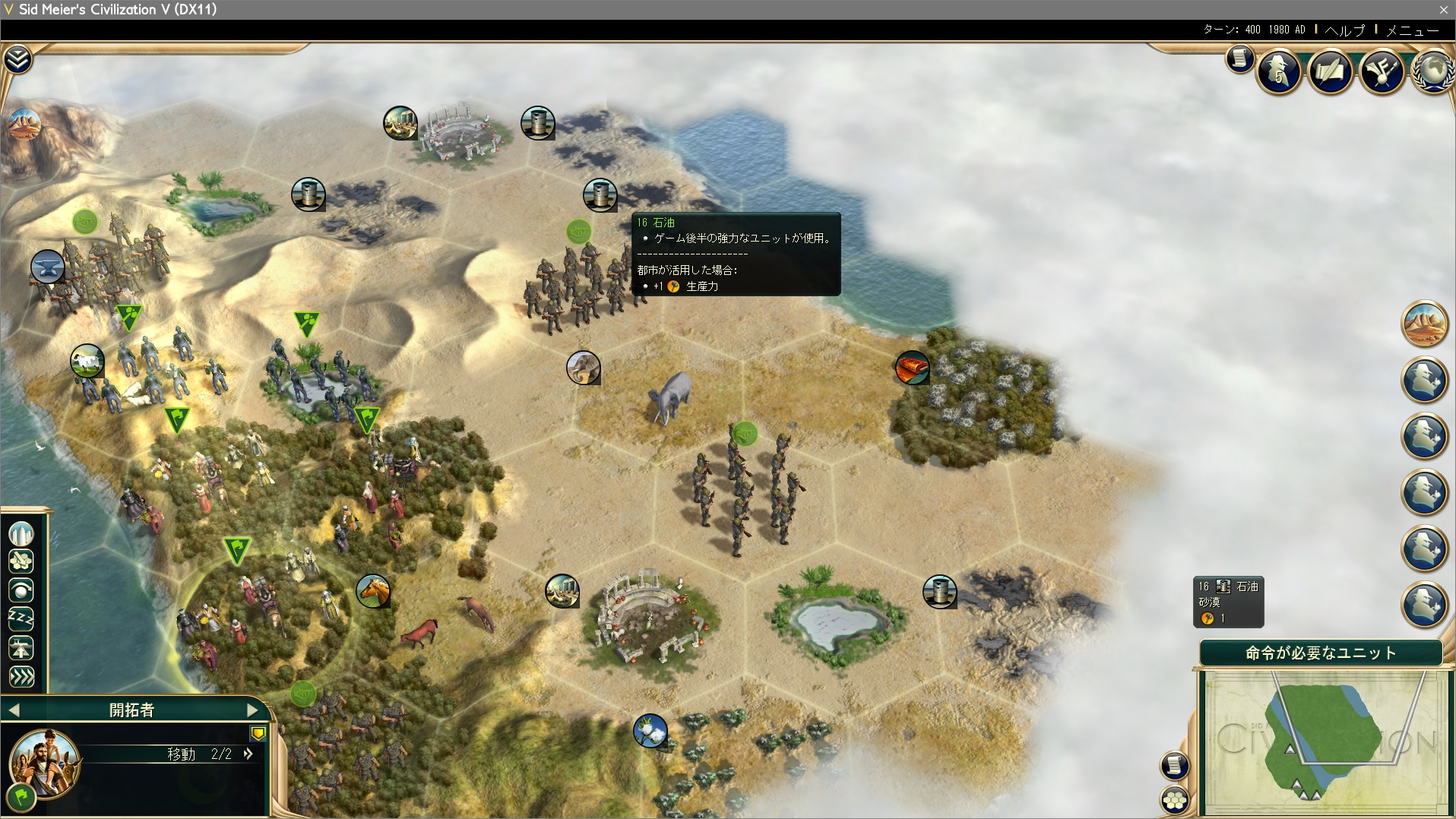
Task: Choose the explore action with curved arrow
Action: [21, 590]
